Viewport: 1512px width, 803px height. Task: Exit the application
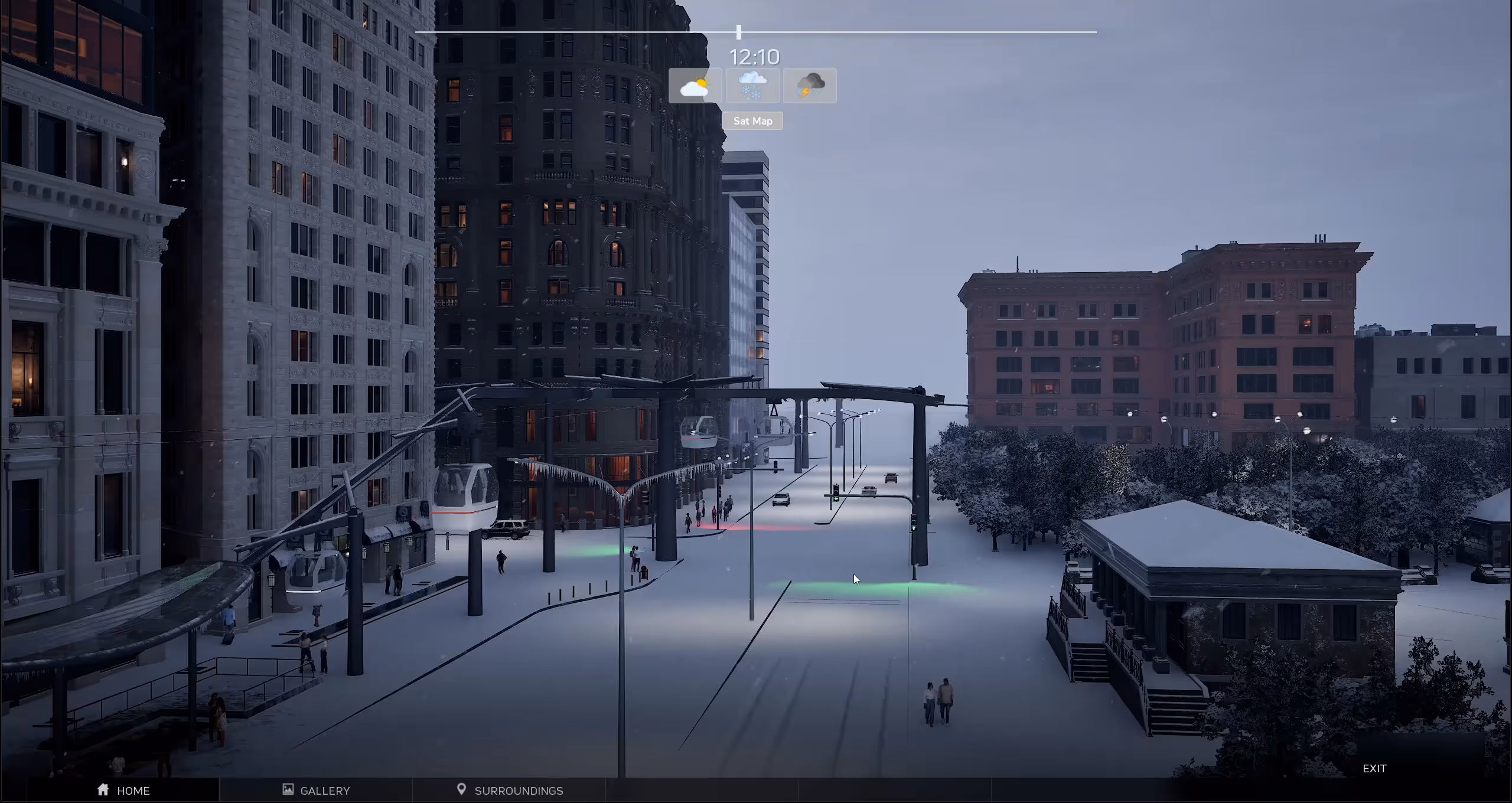point(1374,768)
